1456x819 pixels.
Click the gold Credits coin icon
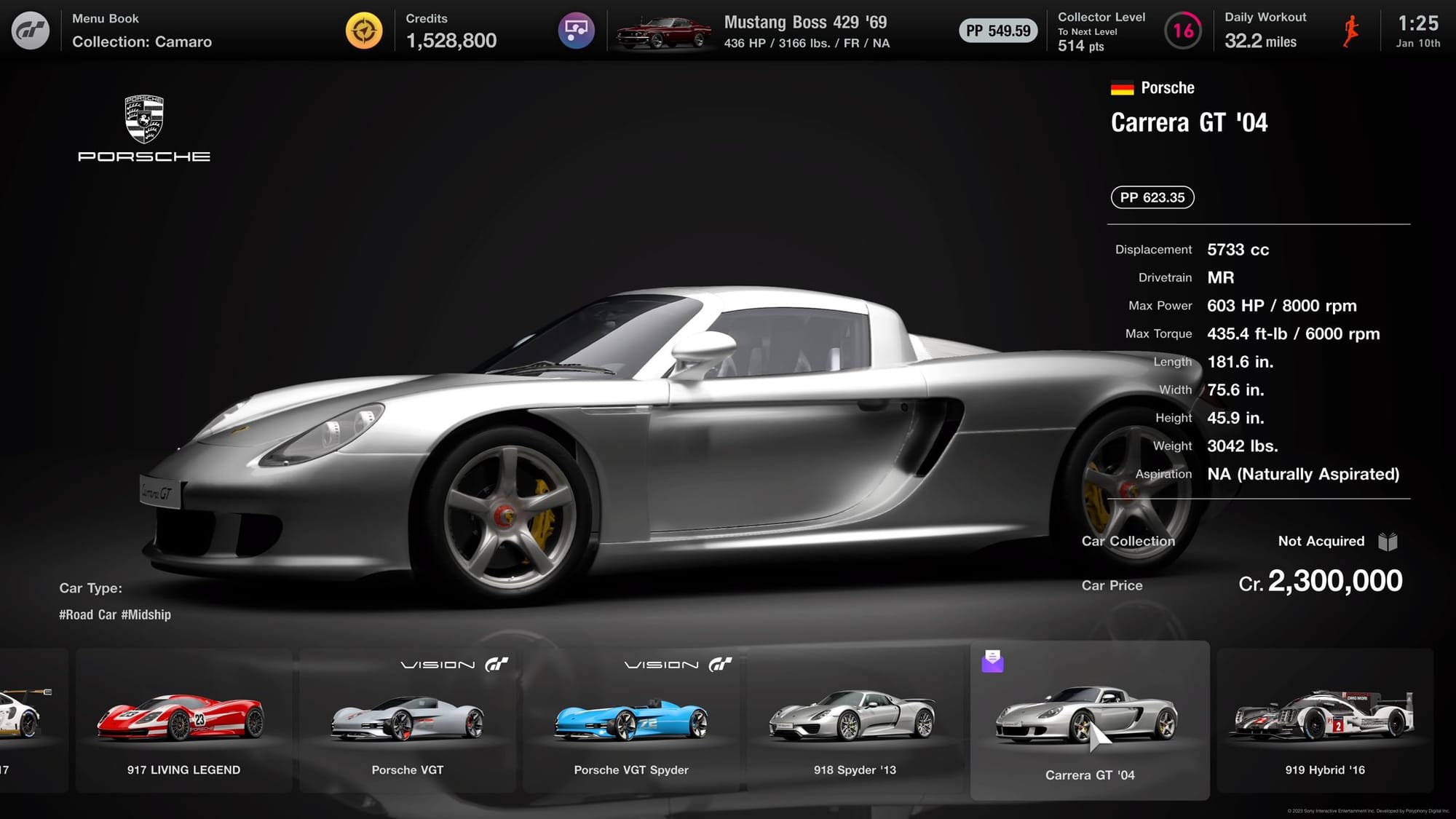364,31
